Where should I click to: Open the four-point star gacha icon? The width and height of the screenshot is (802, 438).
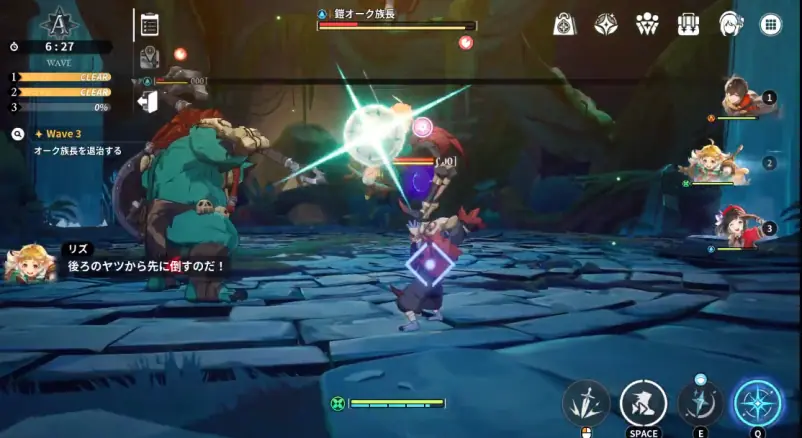pyautogui.click(x=605, y=24)
